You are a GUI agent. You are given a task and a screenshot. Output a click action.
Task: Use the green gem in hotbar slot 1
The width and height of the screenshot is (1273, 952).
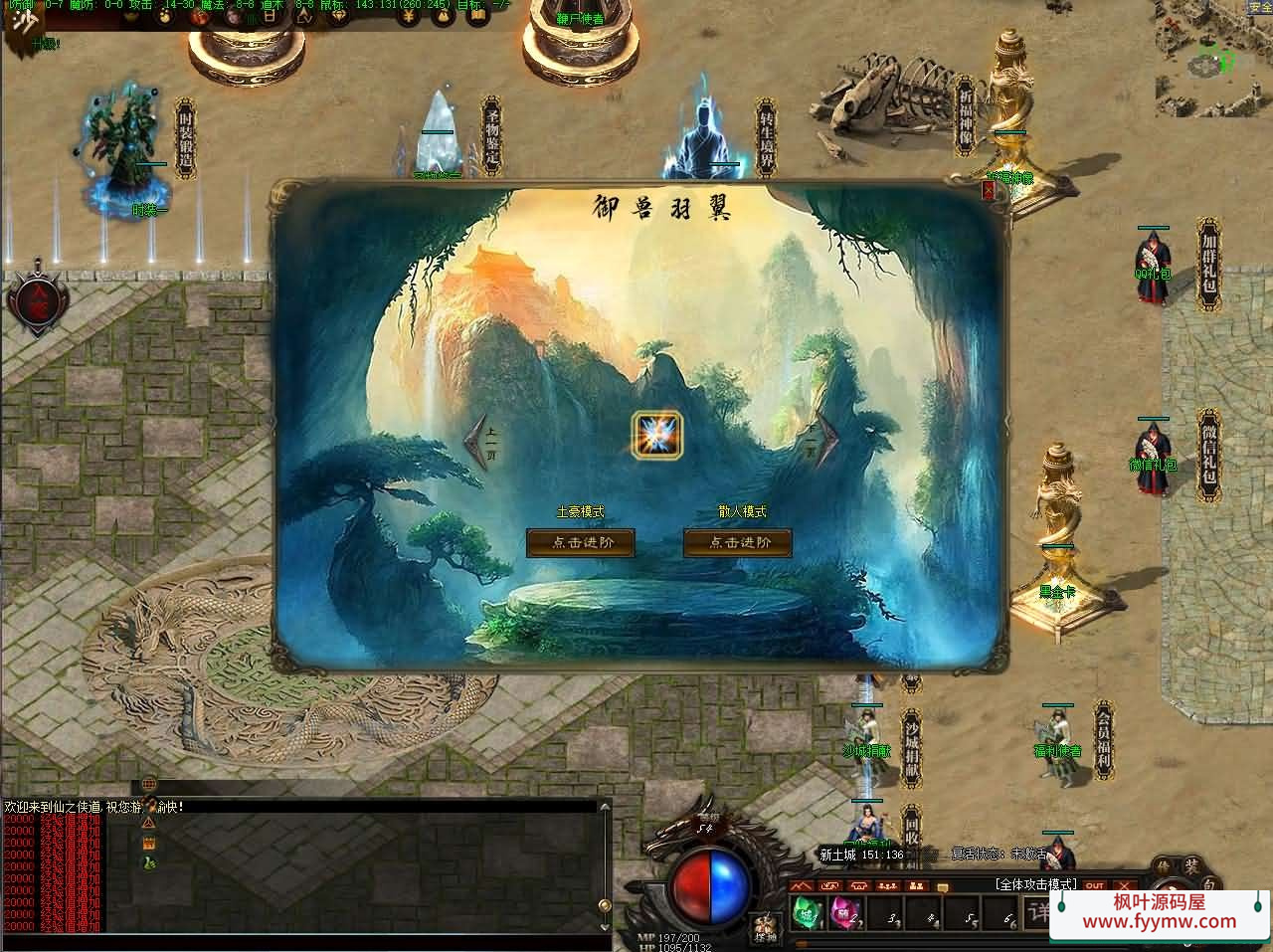tap(808, 911)
